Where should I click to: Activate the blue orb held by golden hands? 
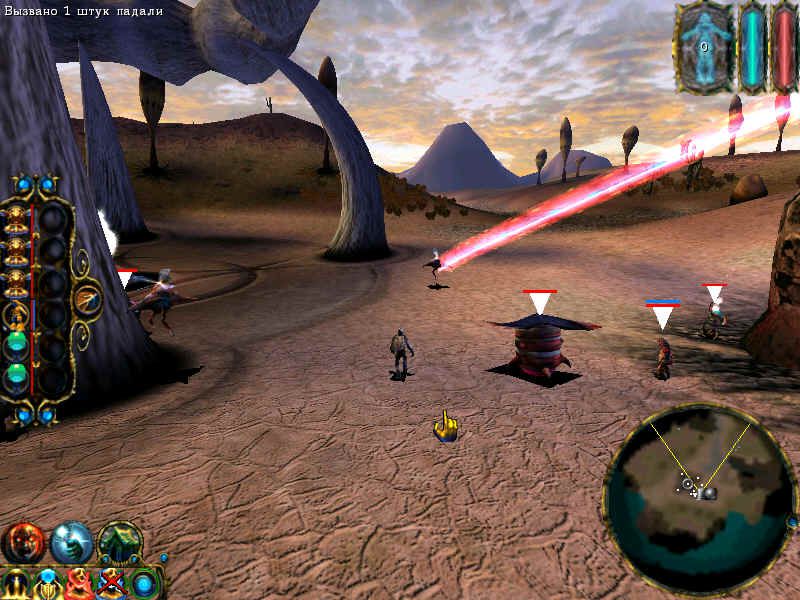pos(47,584)
